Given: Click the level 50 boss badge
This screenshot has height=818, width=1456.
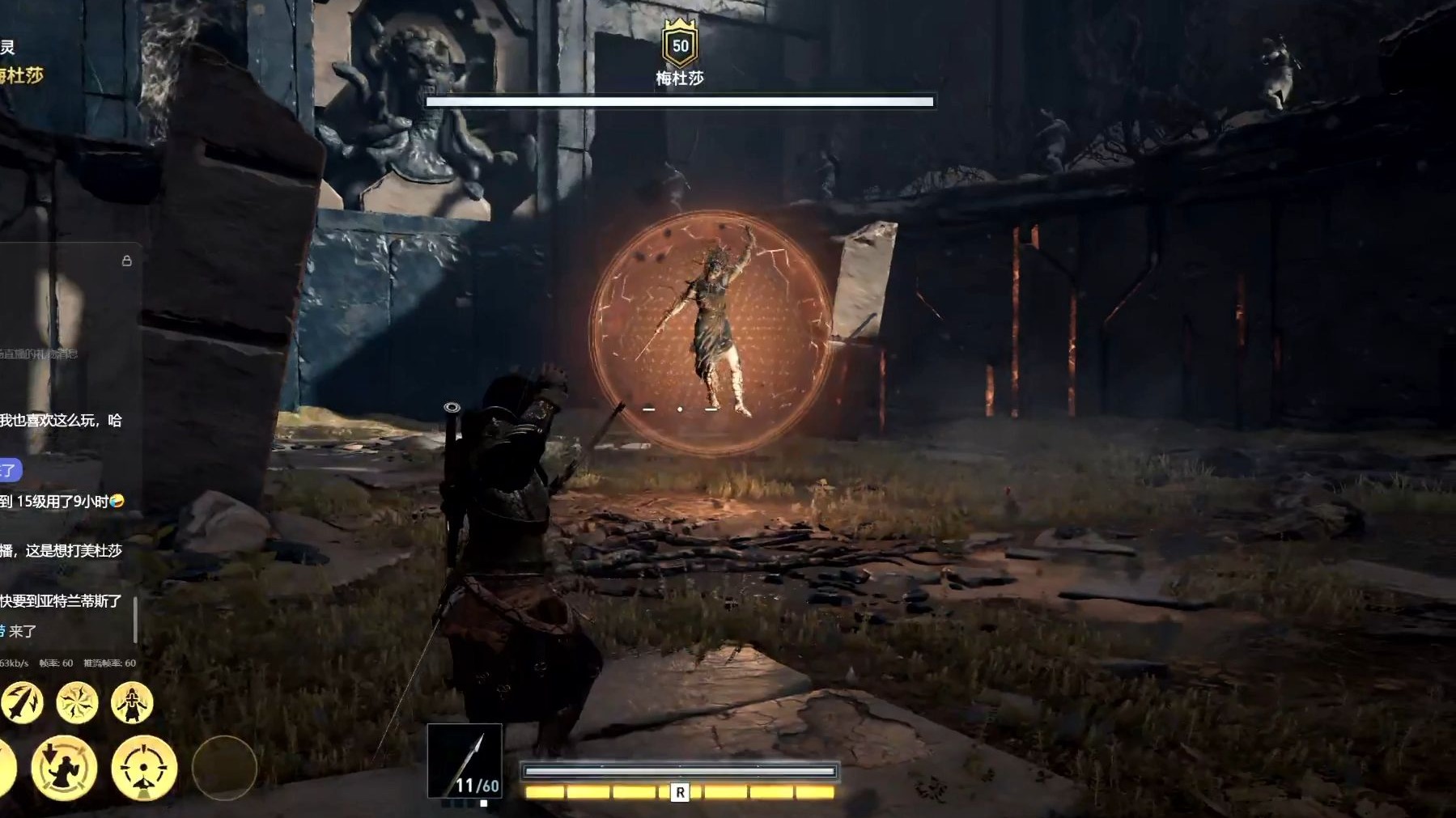Looking at the screenshot, I should coord(680,45).
